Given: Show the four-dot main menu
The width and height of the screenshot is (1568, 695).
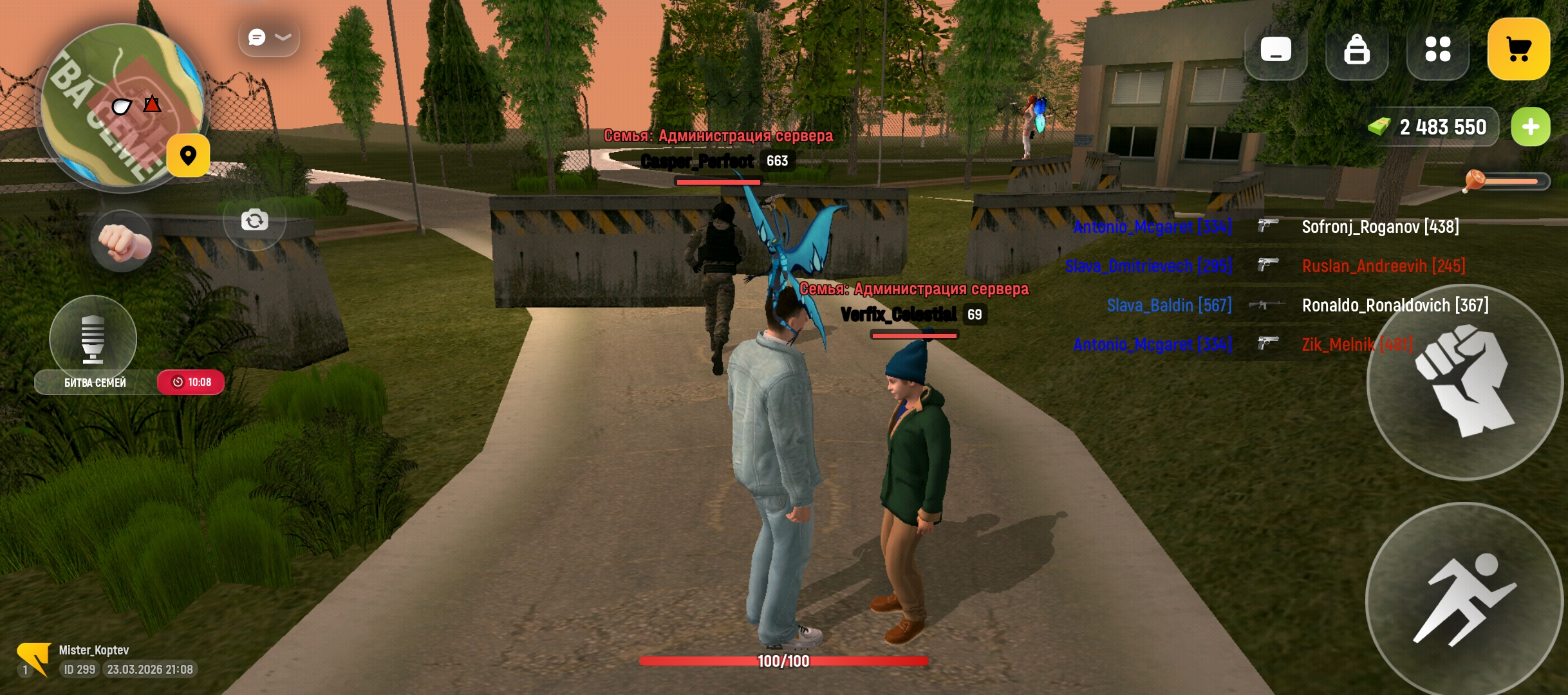Looking at the screenshot, I should pos(1438,50).
